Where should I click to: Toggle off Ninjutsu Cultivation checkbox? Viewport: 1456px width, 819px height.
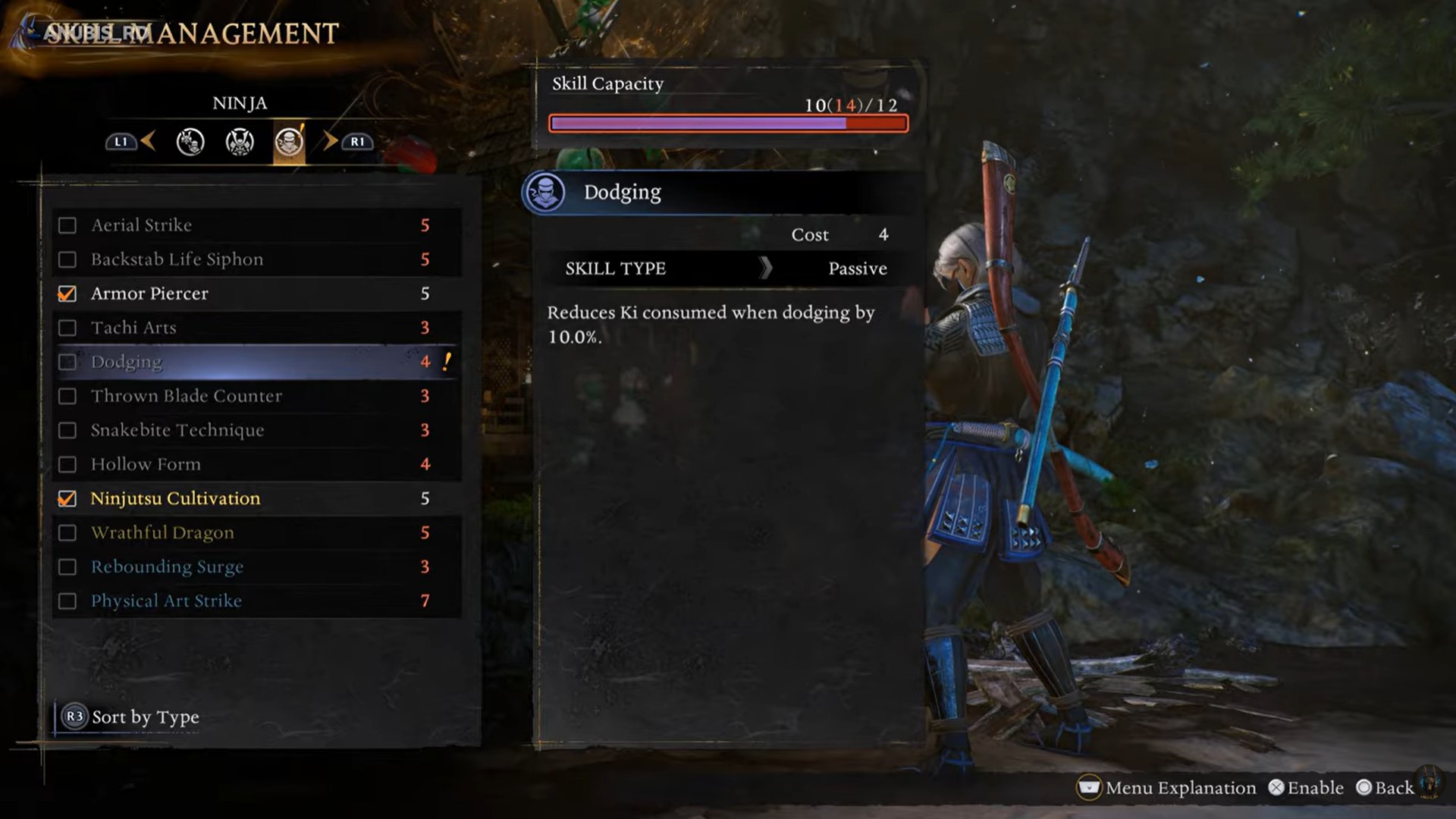point(67,498)
